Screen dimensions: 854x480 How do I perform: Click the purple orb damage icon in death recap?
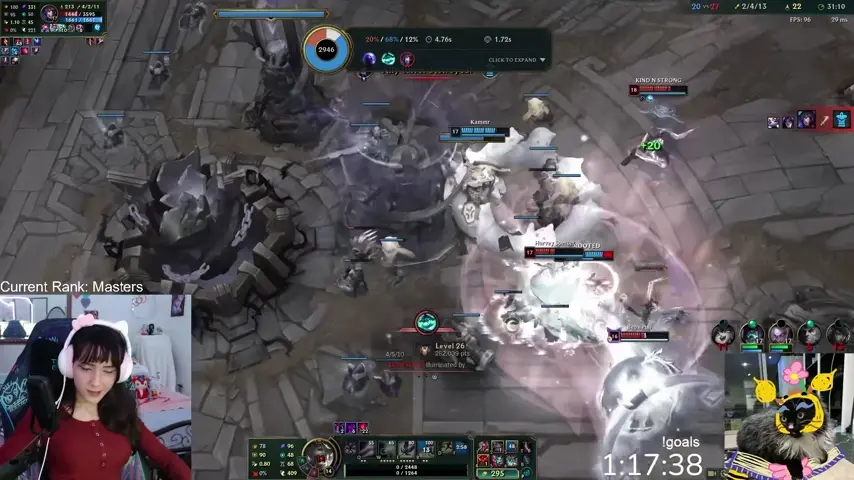tap(369, 60)
